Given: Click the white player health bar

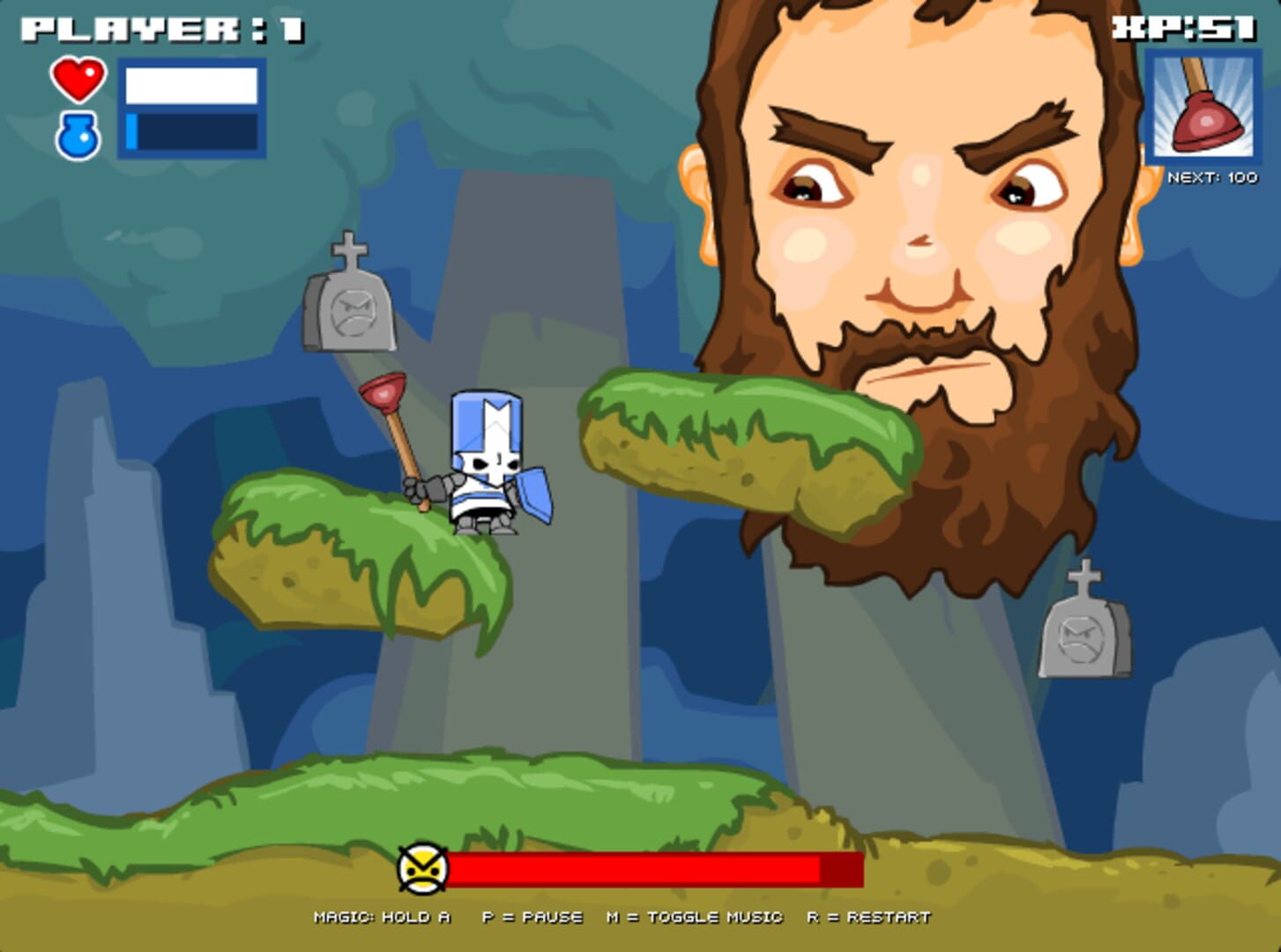Looking at the screenshot, I should pos(192,84).
